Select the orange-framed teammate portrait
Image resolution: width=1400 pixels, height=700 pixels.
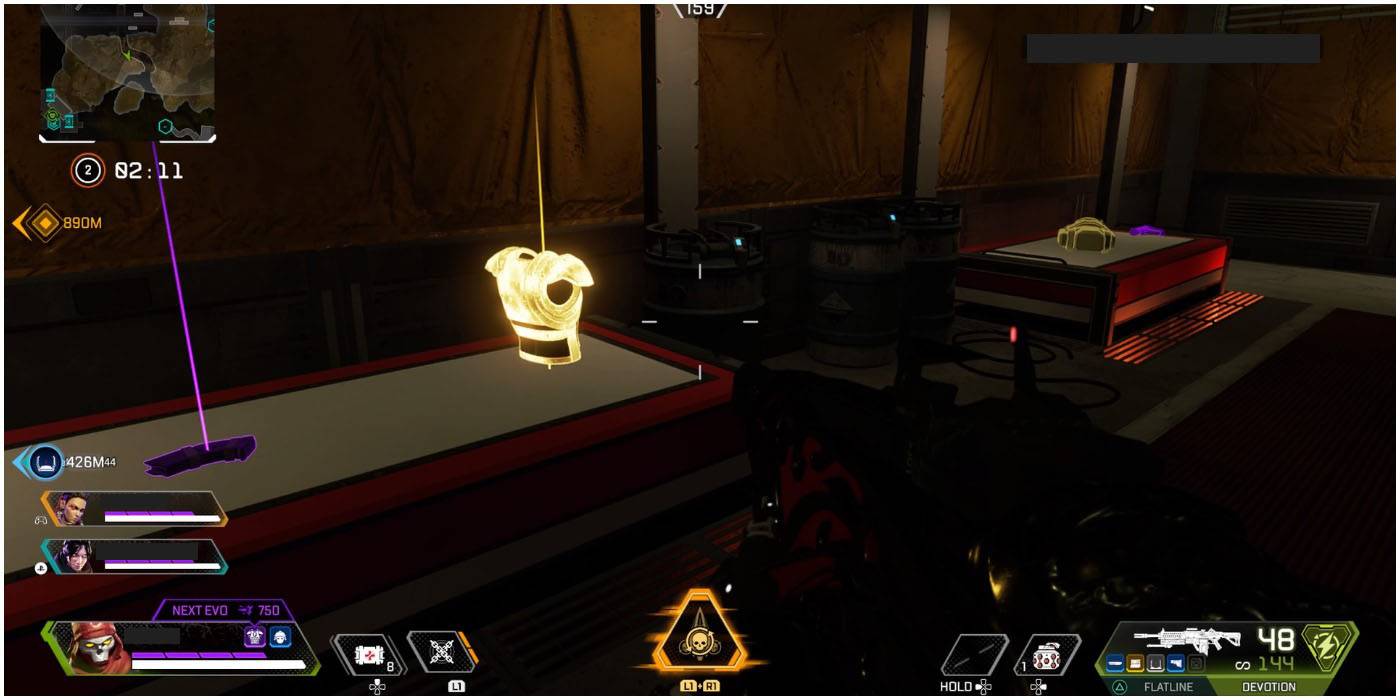coord(72,509)
